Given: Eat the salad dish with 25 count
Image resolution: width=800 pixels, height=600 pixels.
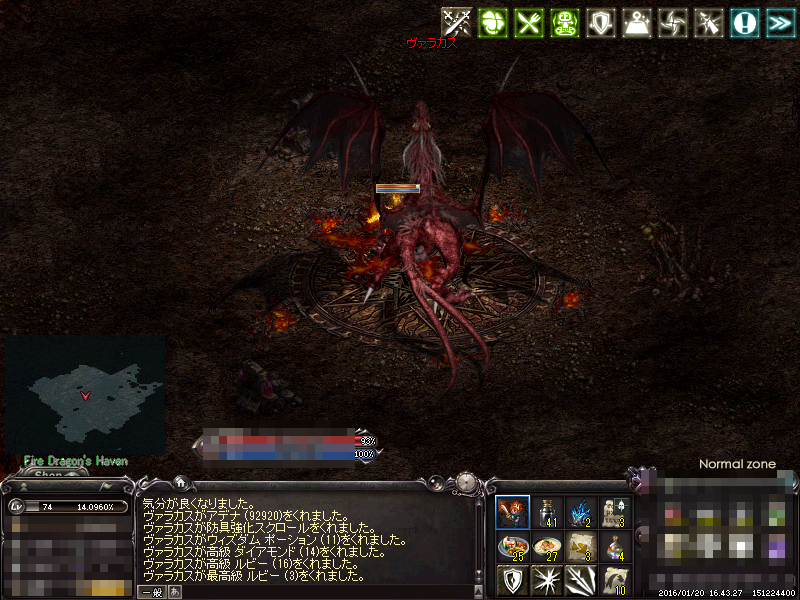Looking at the screenshot, I should 512,546.
